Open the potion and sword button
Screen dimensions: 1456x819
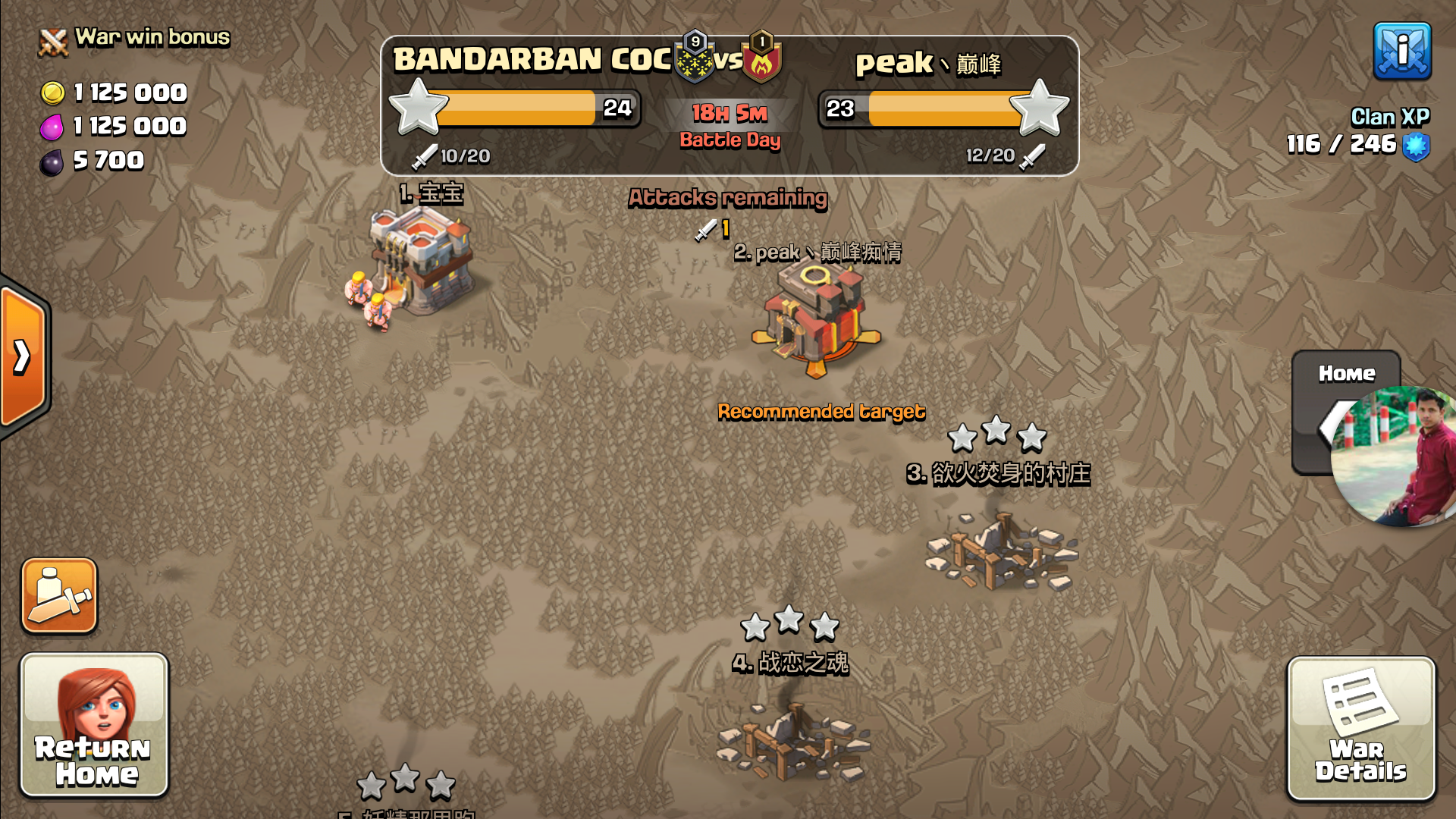tap(59, 596)
